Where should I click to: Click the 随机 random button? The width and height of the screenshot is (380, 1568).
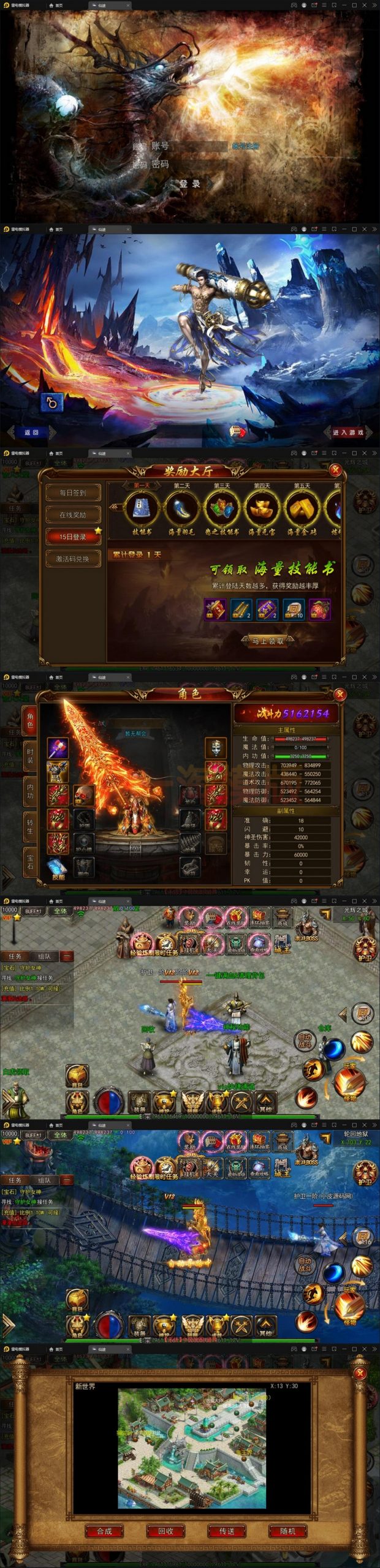click(287, 1531)
